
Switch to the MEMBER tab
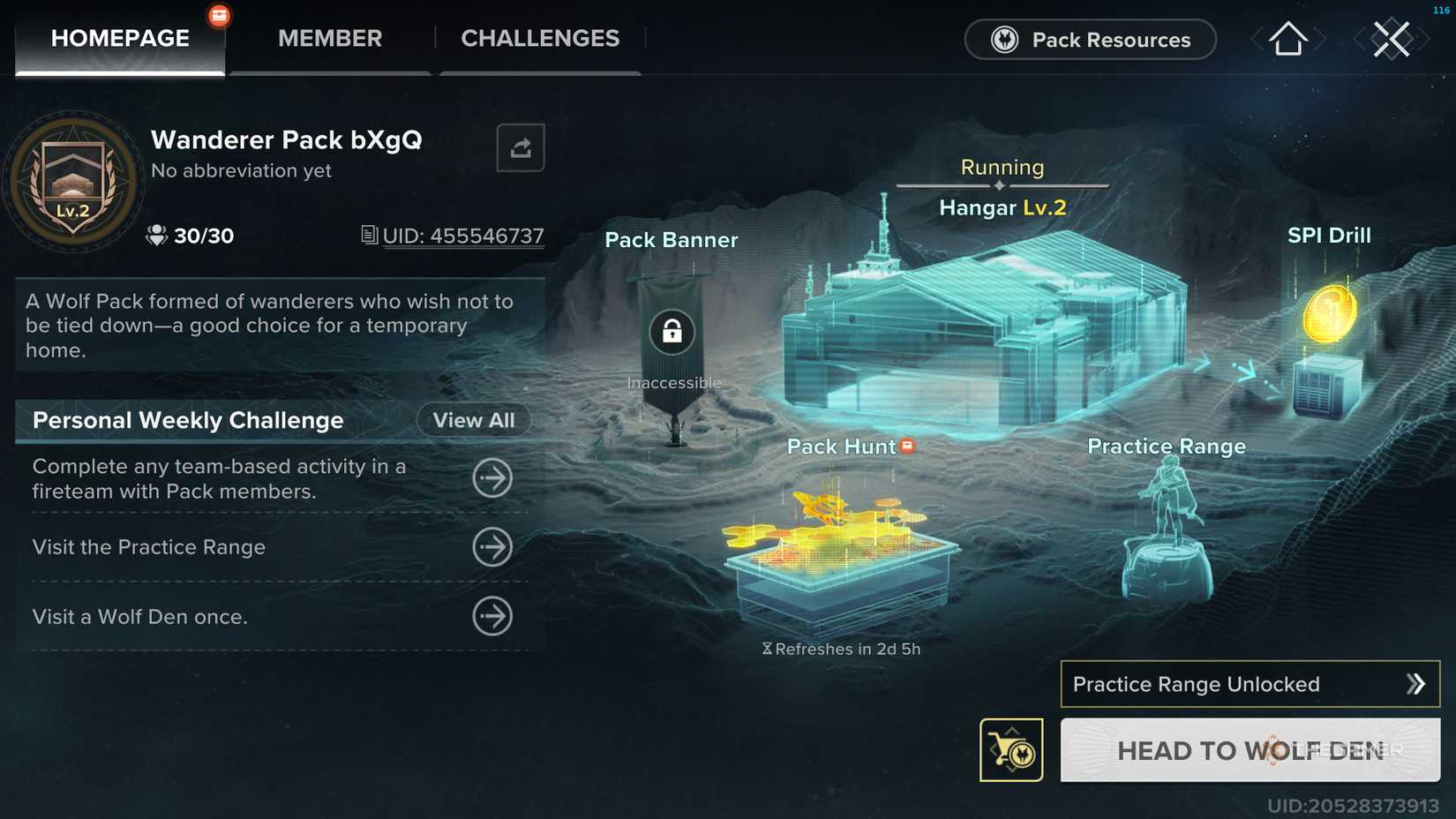pyautogui.click(x=329, y=38)
